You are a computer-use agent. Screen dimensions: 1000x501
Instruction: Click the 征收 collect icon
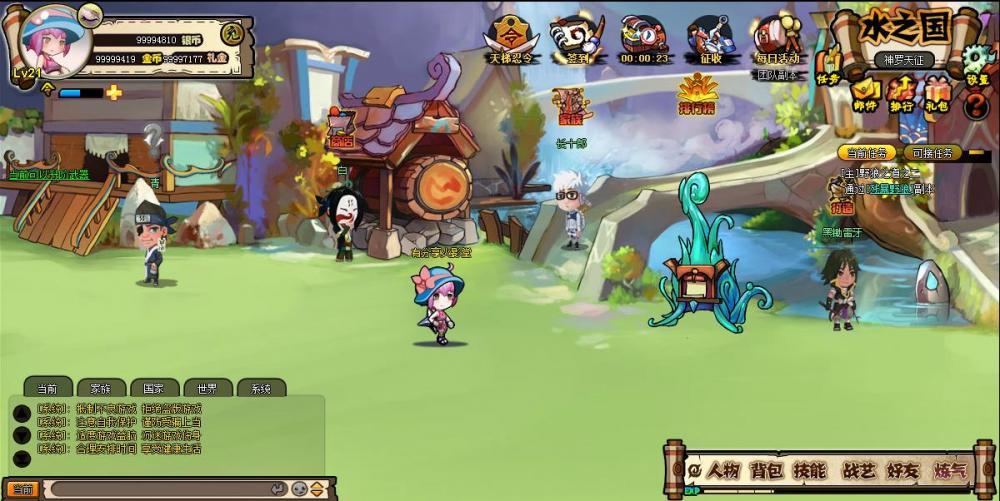[708, 38]
